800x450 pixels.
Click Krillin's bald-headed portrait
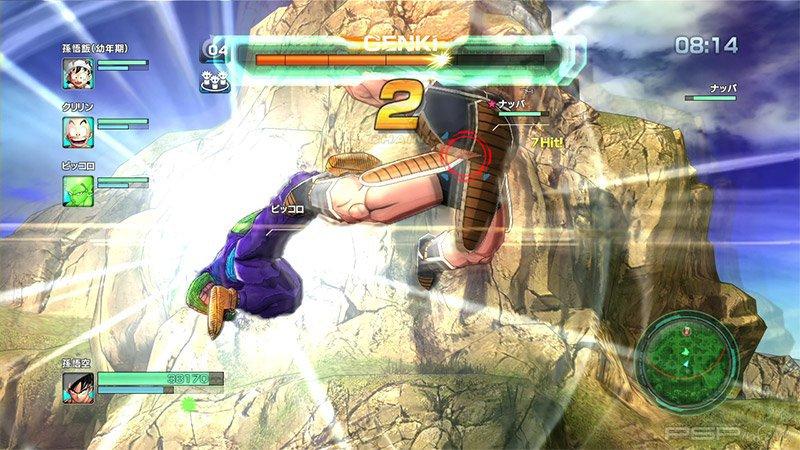(79, 130)
